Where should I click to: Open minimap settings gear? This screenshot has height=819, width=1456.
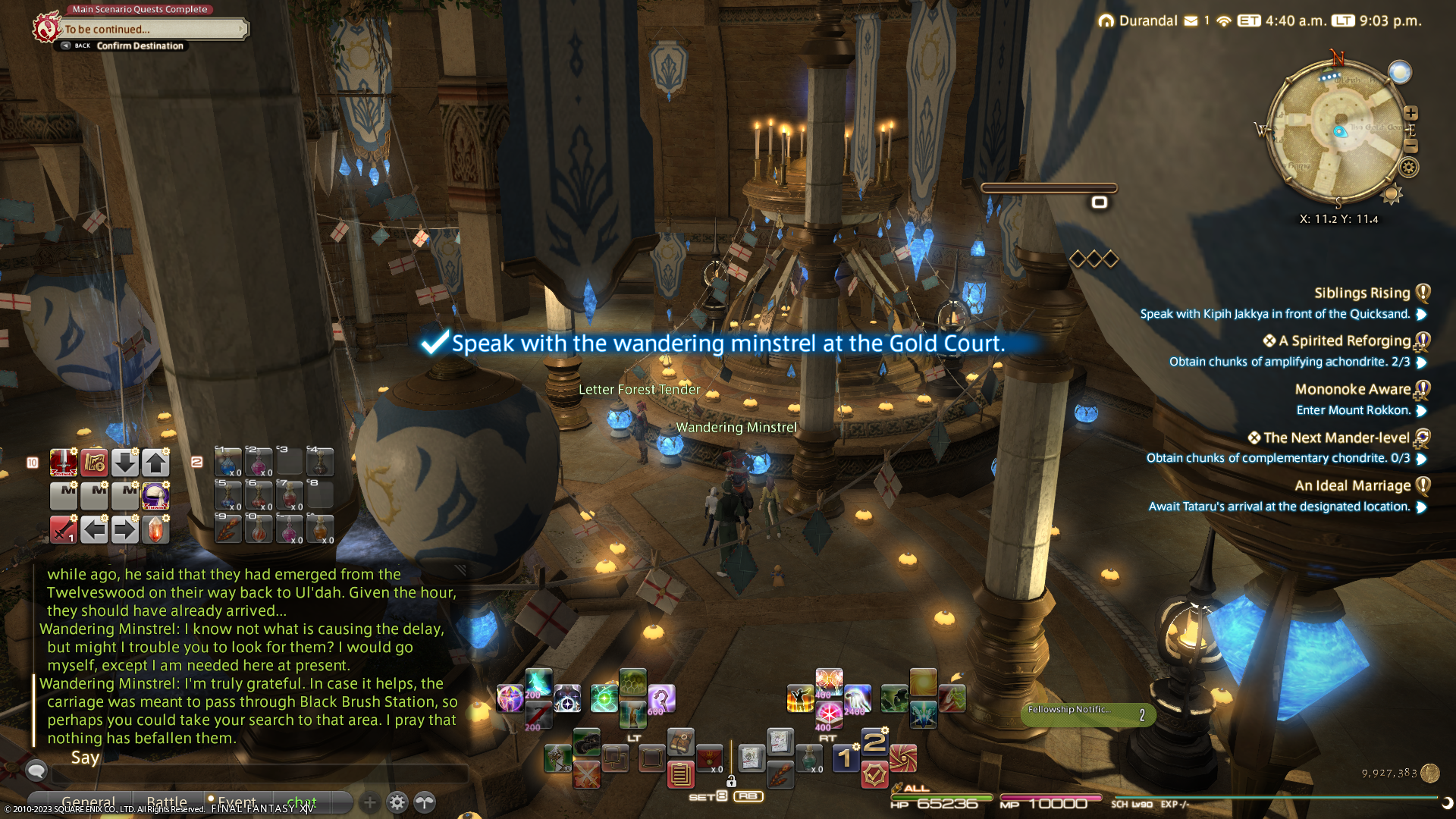pos(1409,168)
